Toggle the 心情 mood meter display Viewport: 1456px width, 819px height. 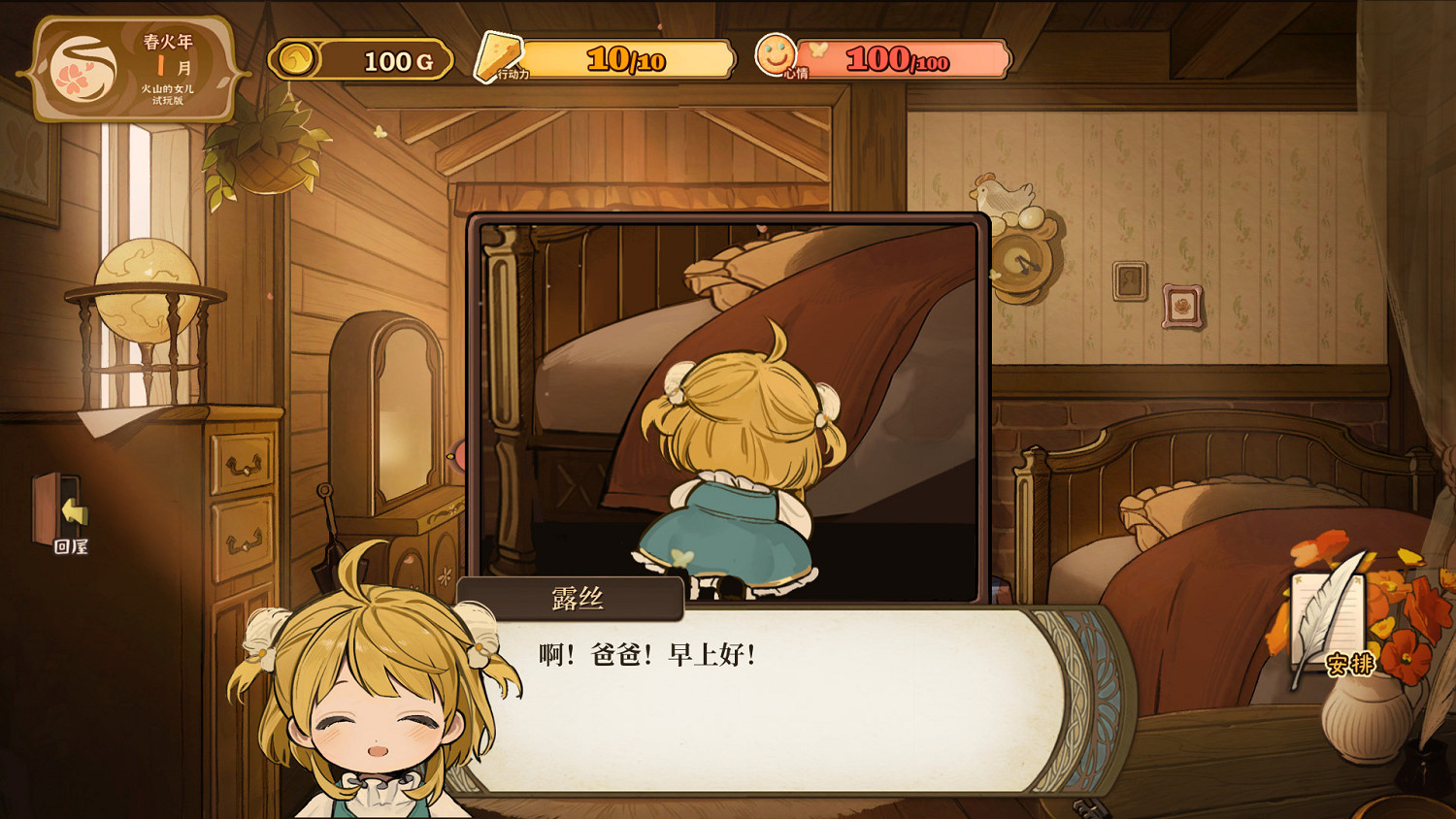tap(903, 58)
